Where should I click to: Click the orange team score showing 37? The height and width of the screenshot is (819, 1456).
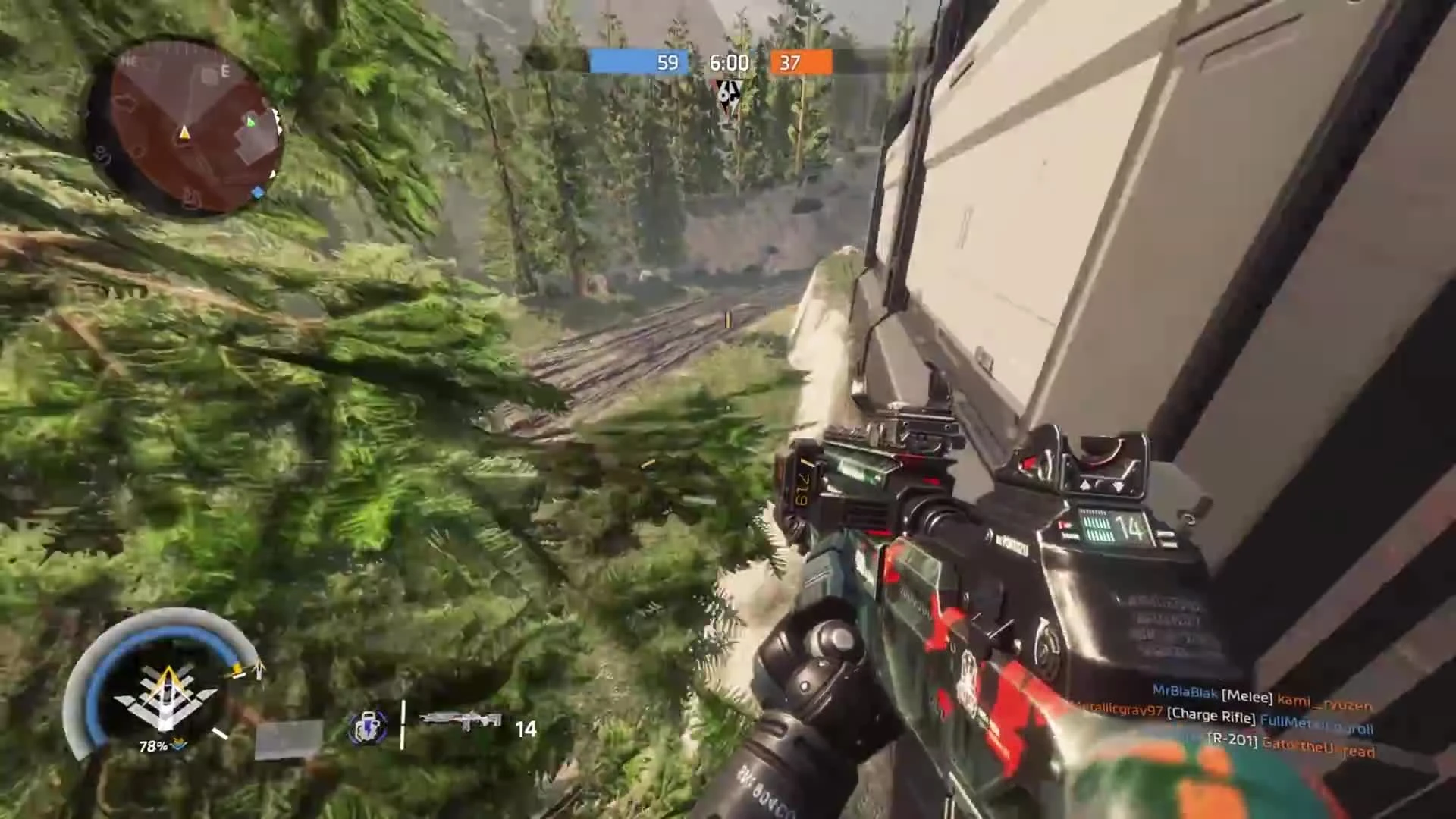click(x=789, y=62)
